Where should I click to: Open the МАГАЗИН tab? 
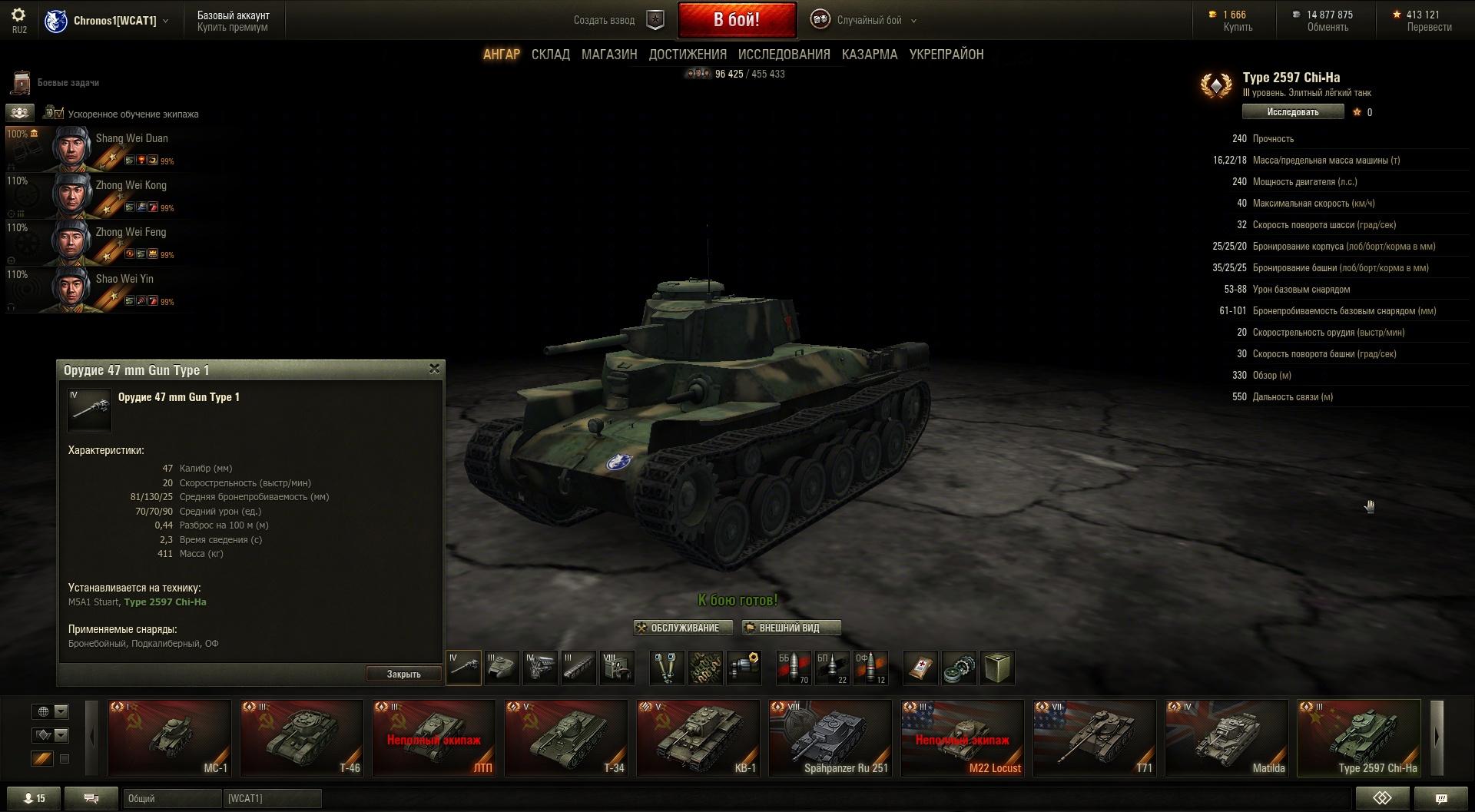pyautogui.click(x=609, y=55)
